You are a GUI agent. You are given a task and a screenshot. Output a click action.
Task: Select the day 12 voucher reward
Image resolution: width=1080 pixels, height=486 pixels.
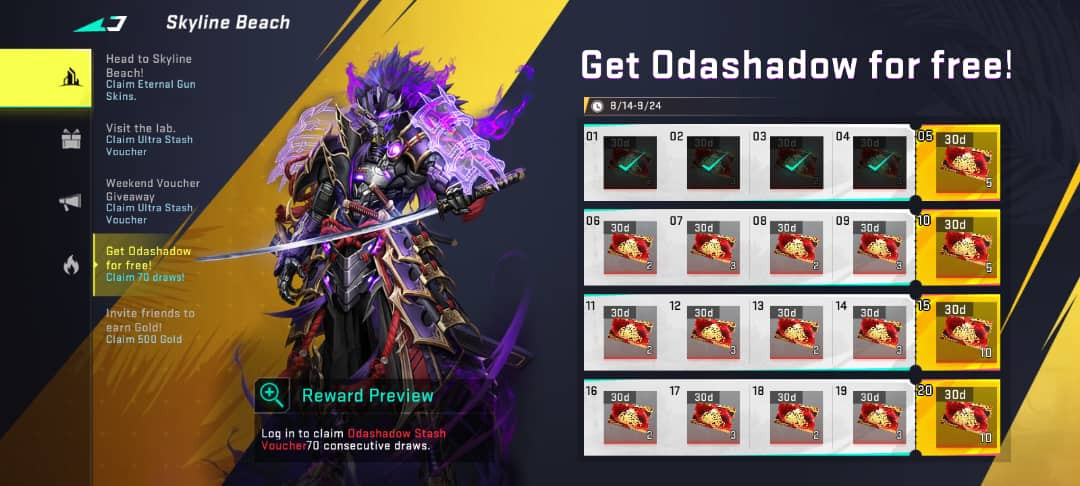[x=711, y=332]
